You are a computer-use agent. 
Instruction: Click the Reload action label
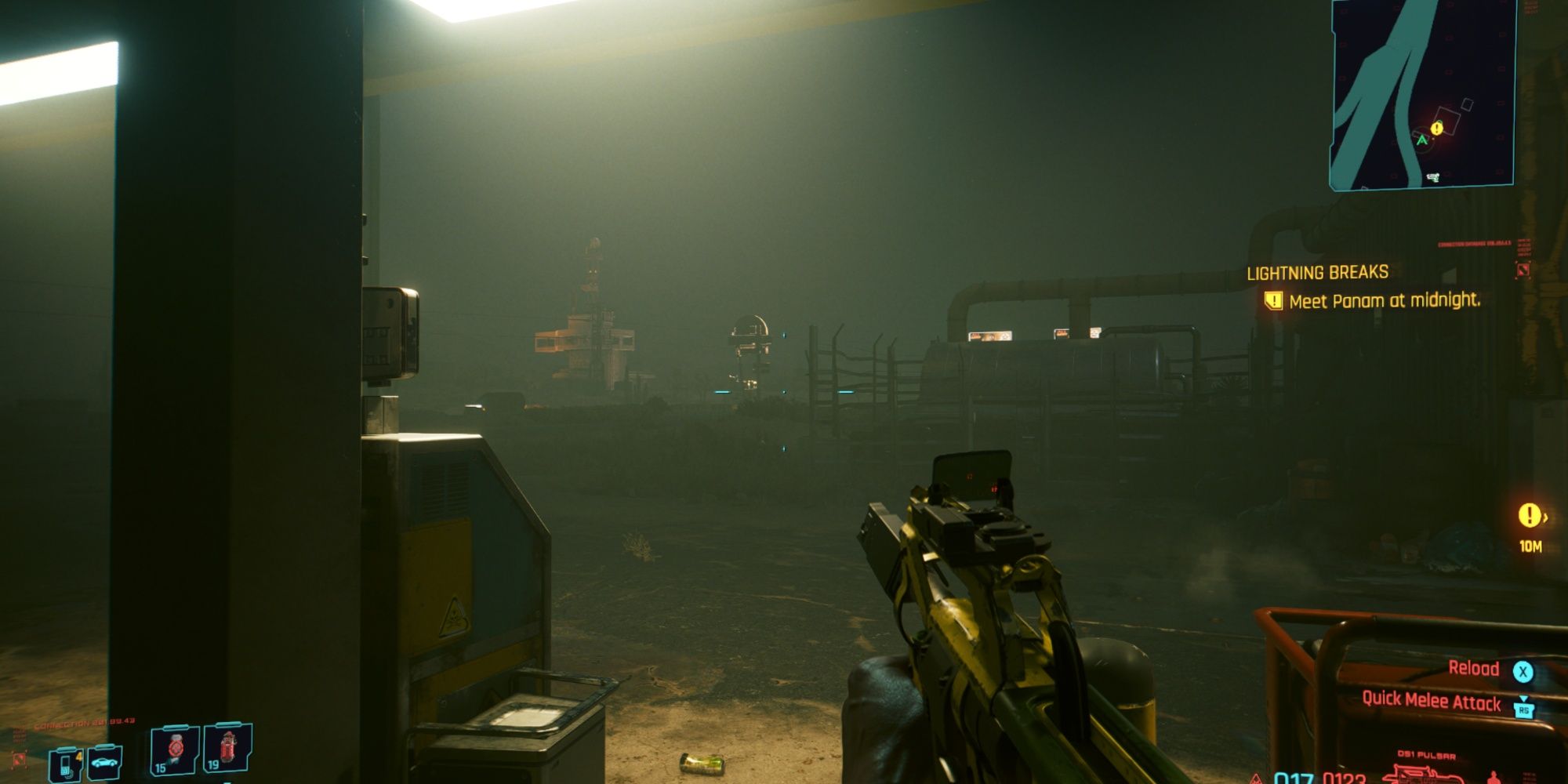click(1474, 669)
